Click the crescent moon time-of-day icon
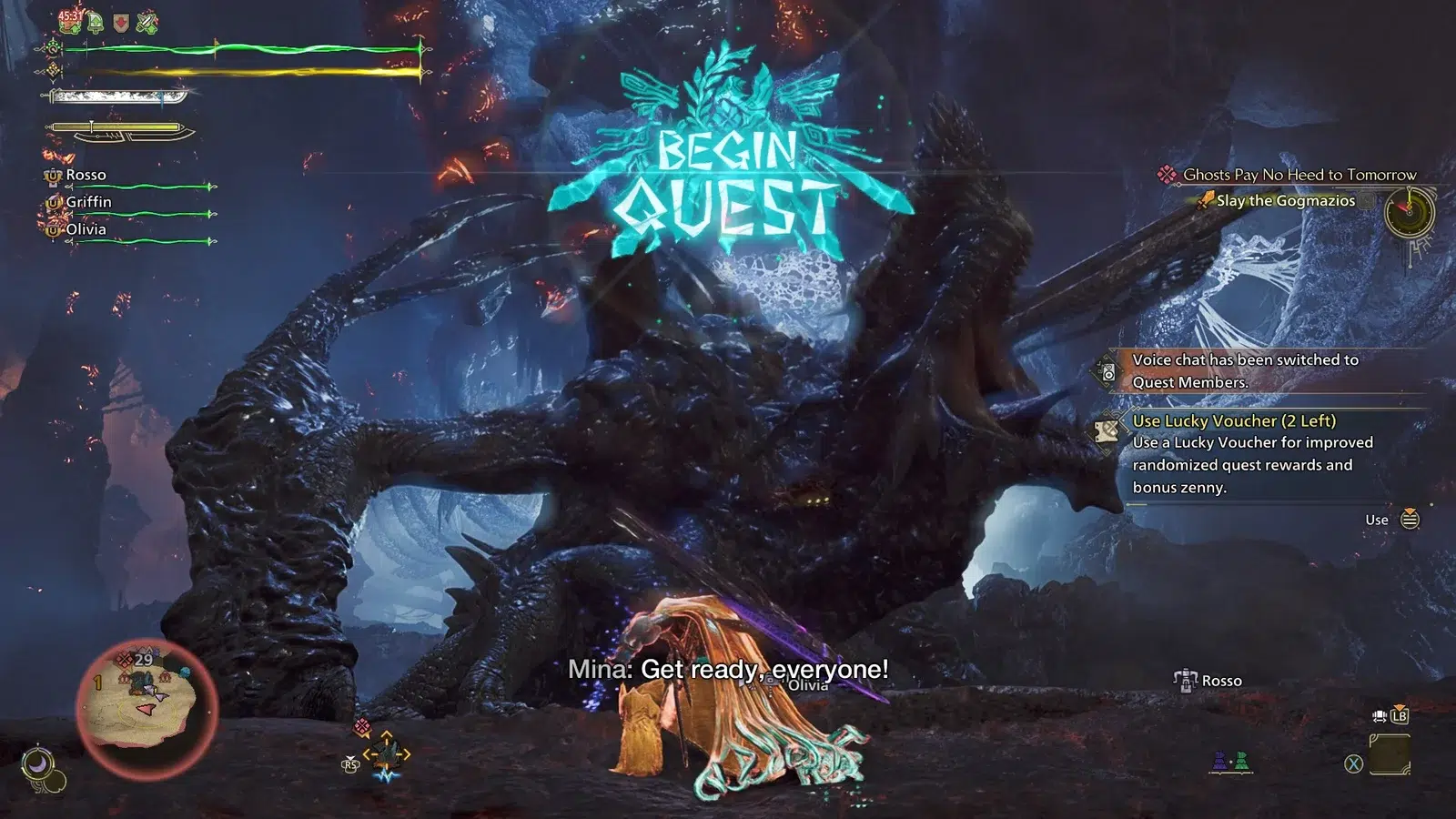1456x819 pixels. click(x=38, y=764)
